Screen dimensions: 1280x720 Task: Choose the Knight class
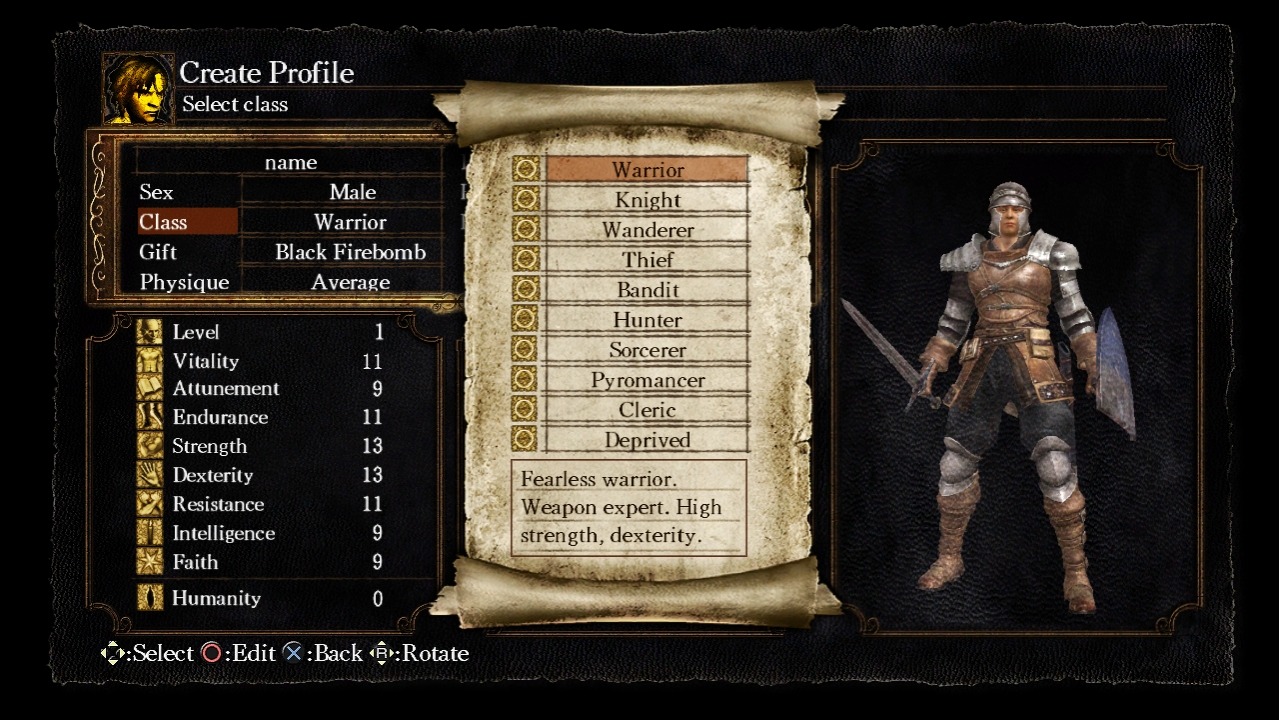[x=647, y=200]
